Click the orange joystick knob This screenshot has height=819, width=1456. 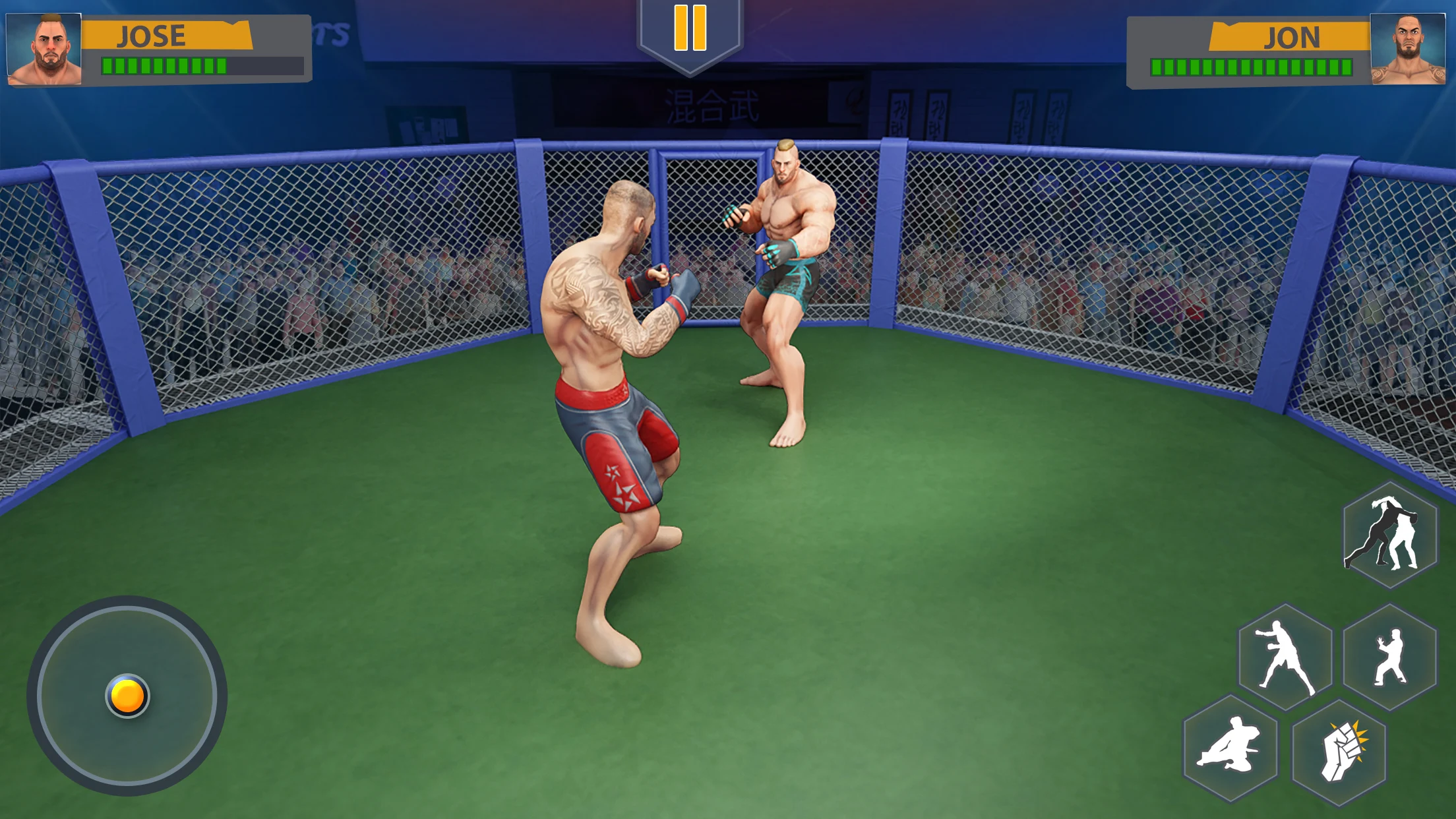[127, 696]
